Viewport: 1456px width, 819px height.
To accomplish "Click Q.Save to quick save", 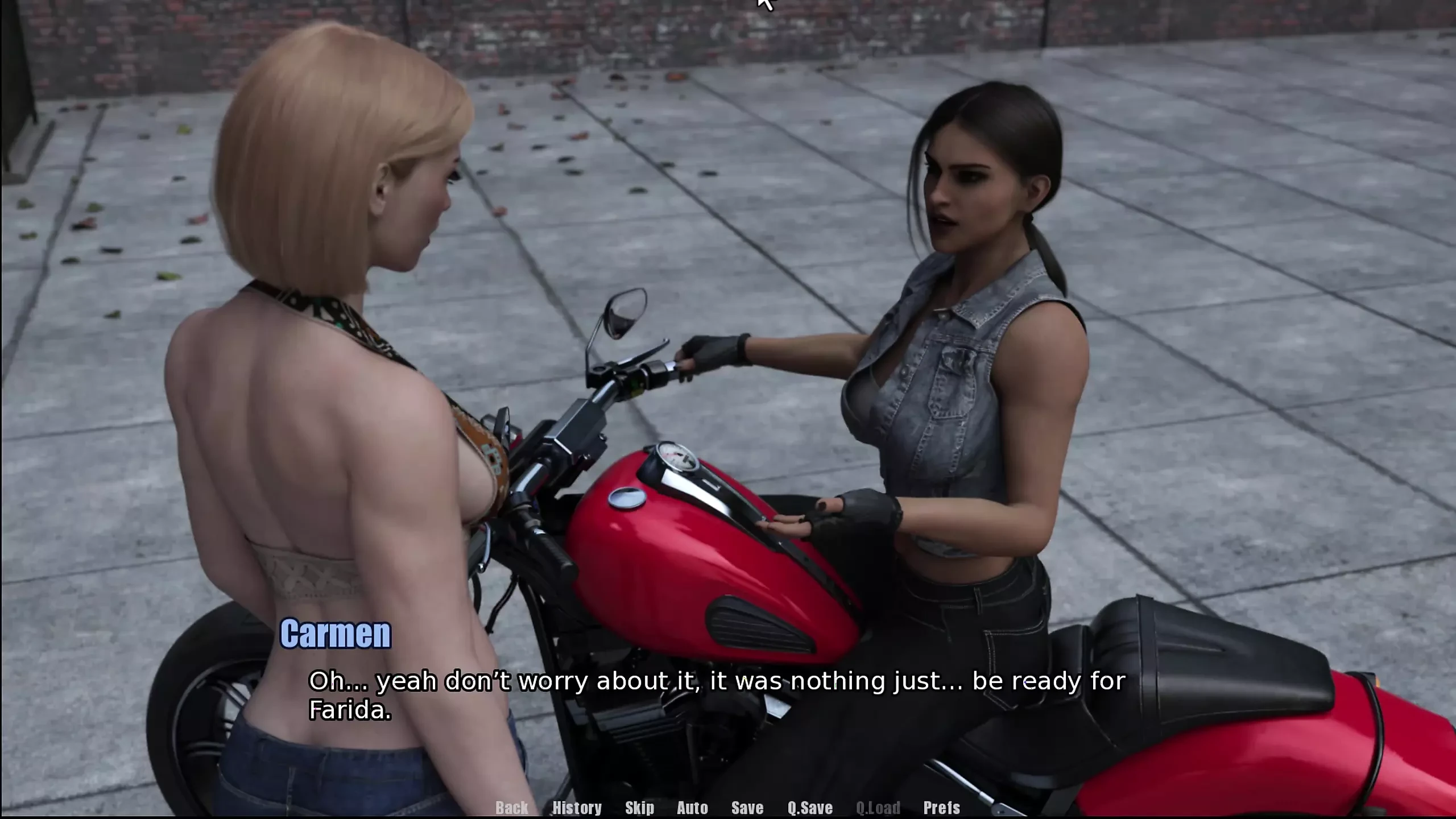I will [x=810, y=808].
